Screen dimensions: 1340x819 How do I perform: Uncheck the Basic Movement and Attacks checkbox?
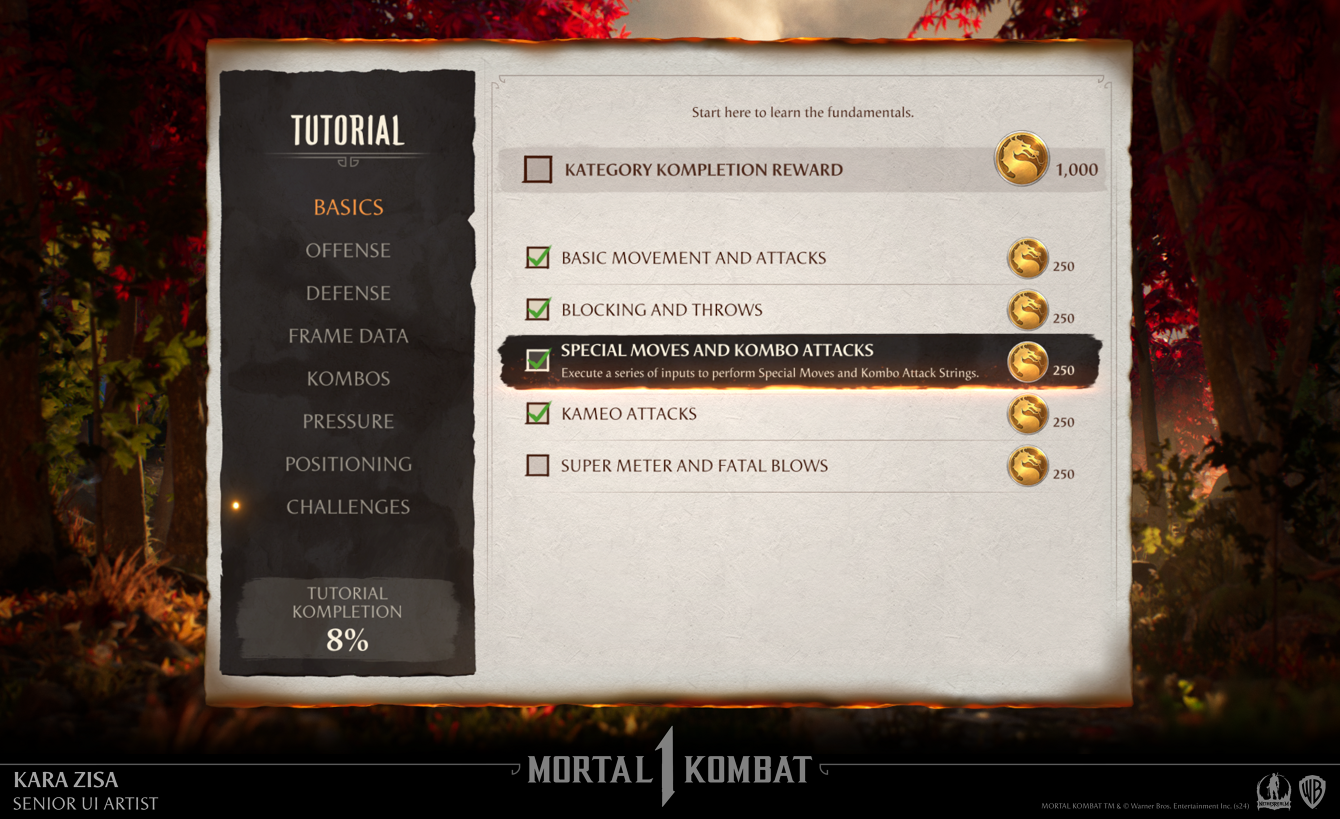[x=537, y=257]
